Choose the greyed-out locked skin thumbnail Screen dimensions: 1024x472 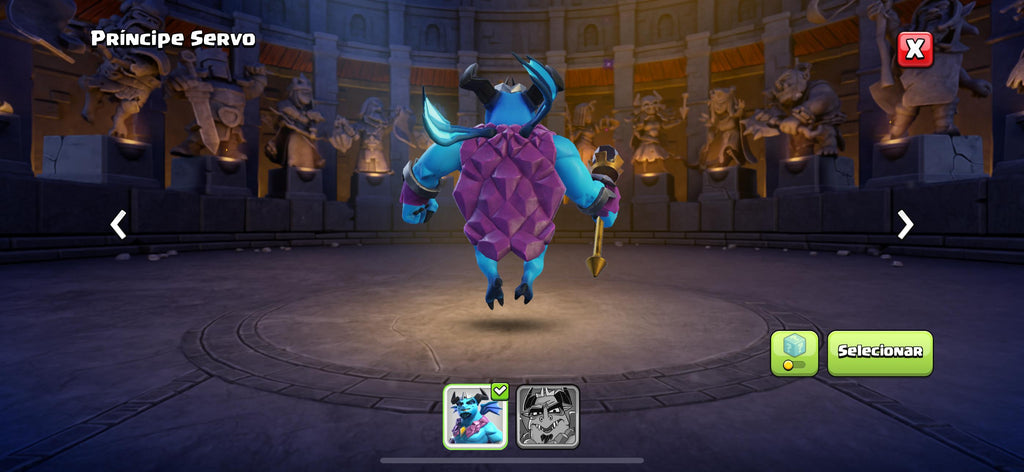tap(548, 416)
